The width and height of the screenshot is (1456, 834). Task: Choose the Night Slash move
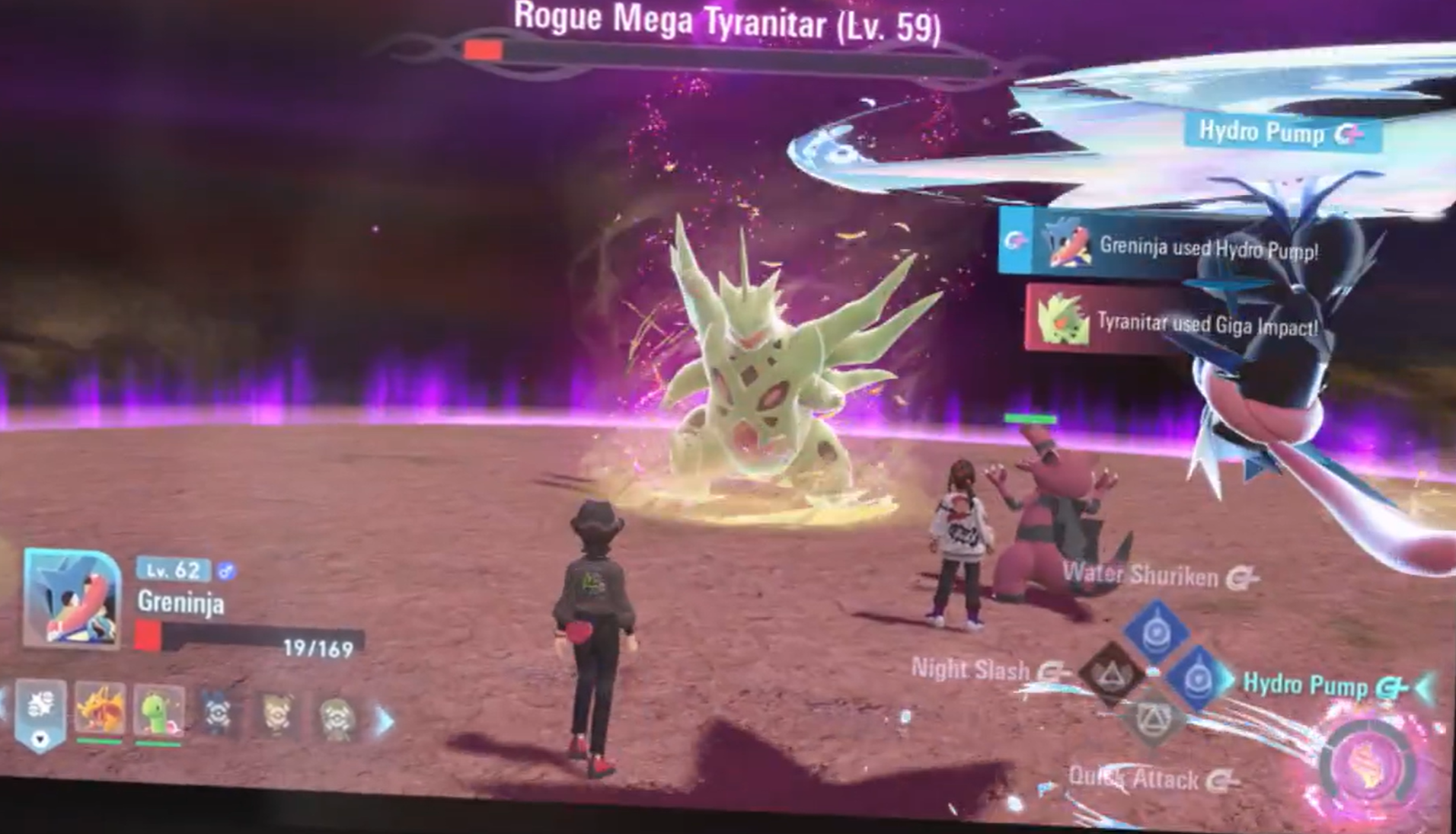[1111, 673]
